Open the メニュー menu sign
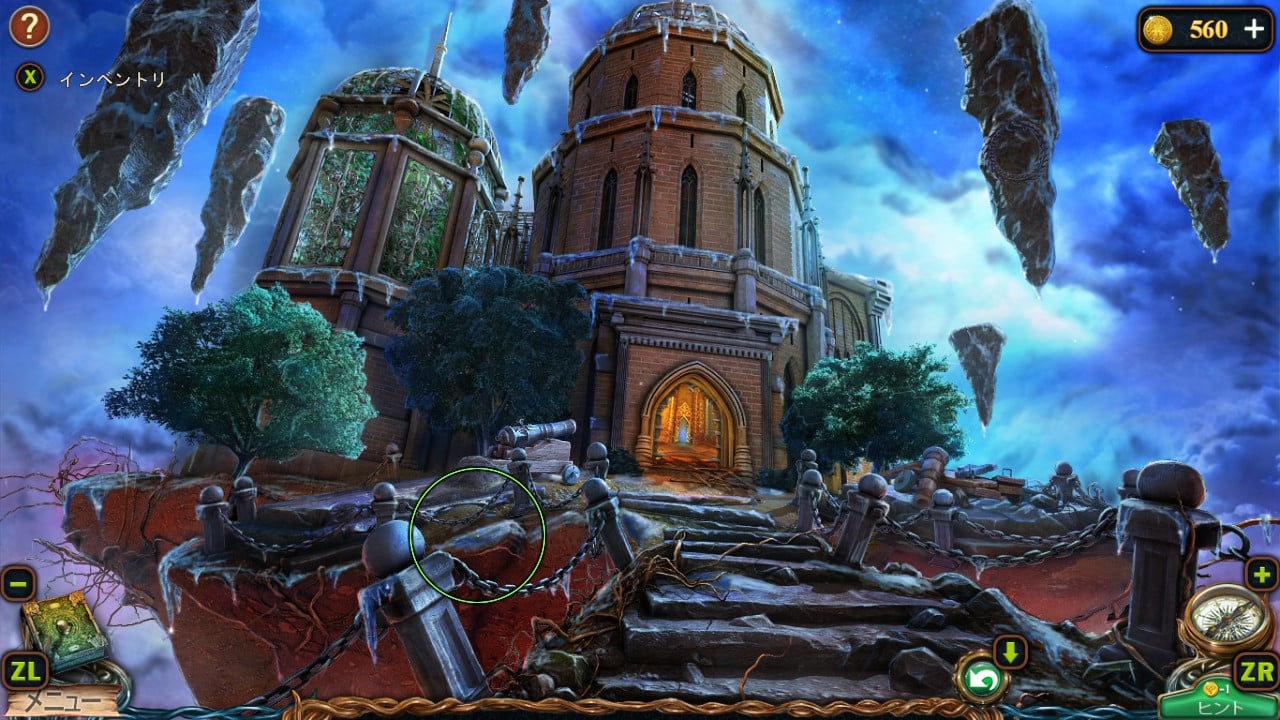This screenshot has height=720, width=1280. coord(62,702)
